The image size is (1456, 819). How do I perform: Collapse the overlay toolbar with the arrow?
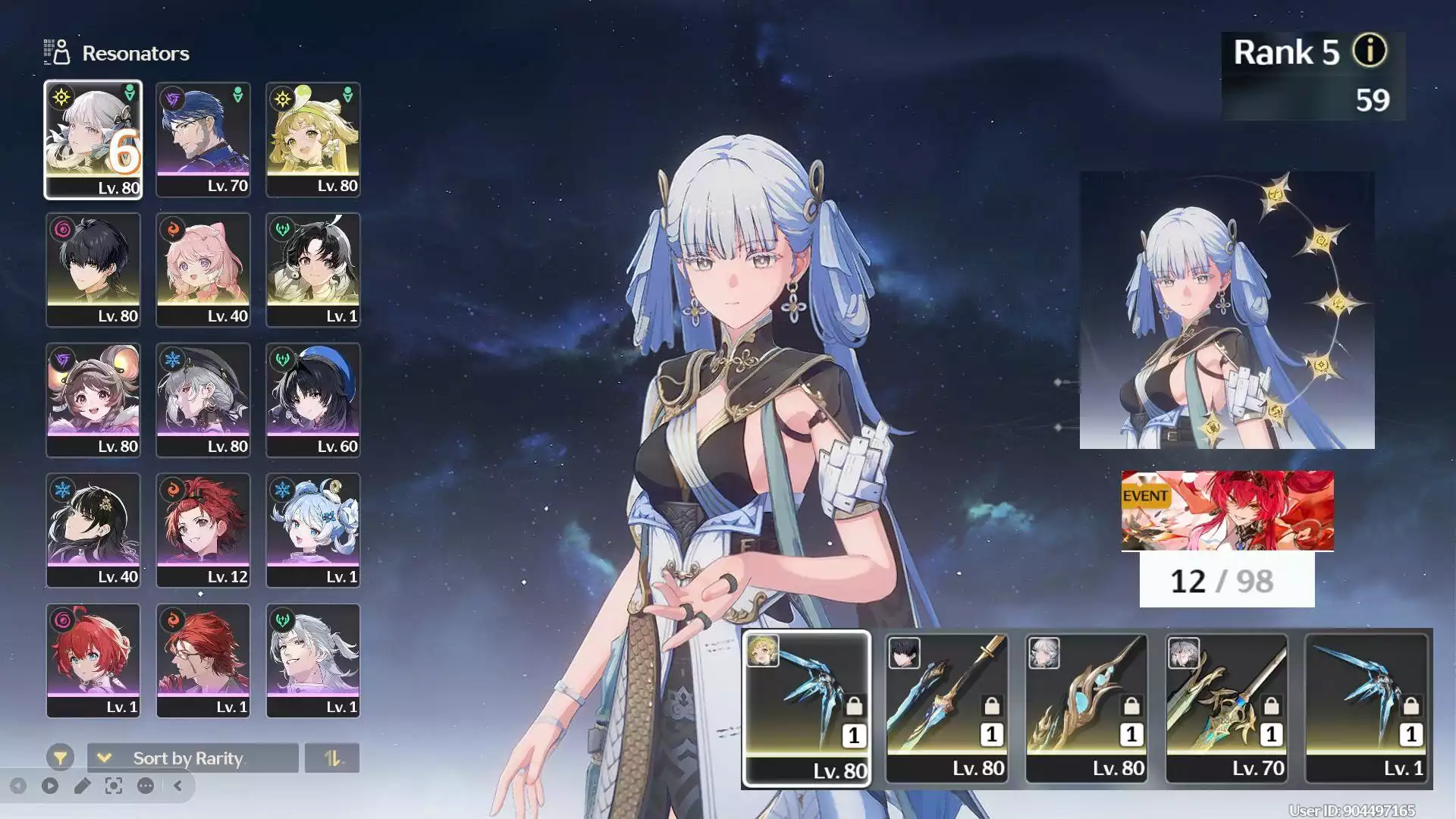(x=178, y=786)
